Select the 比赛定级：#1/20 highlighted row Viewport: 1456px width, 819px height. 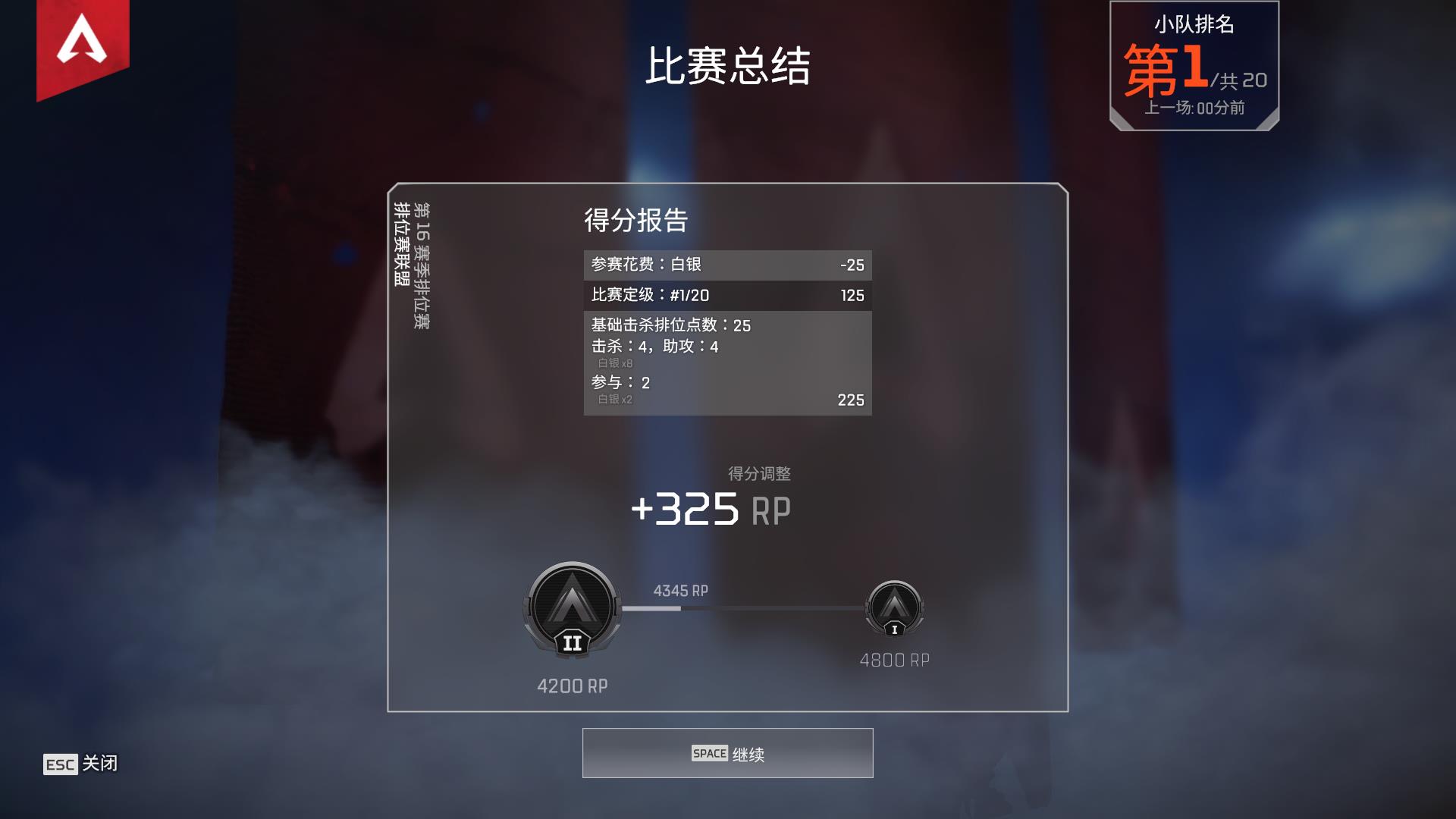(x=726, y=296)
